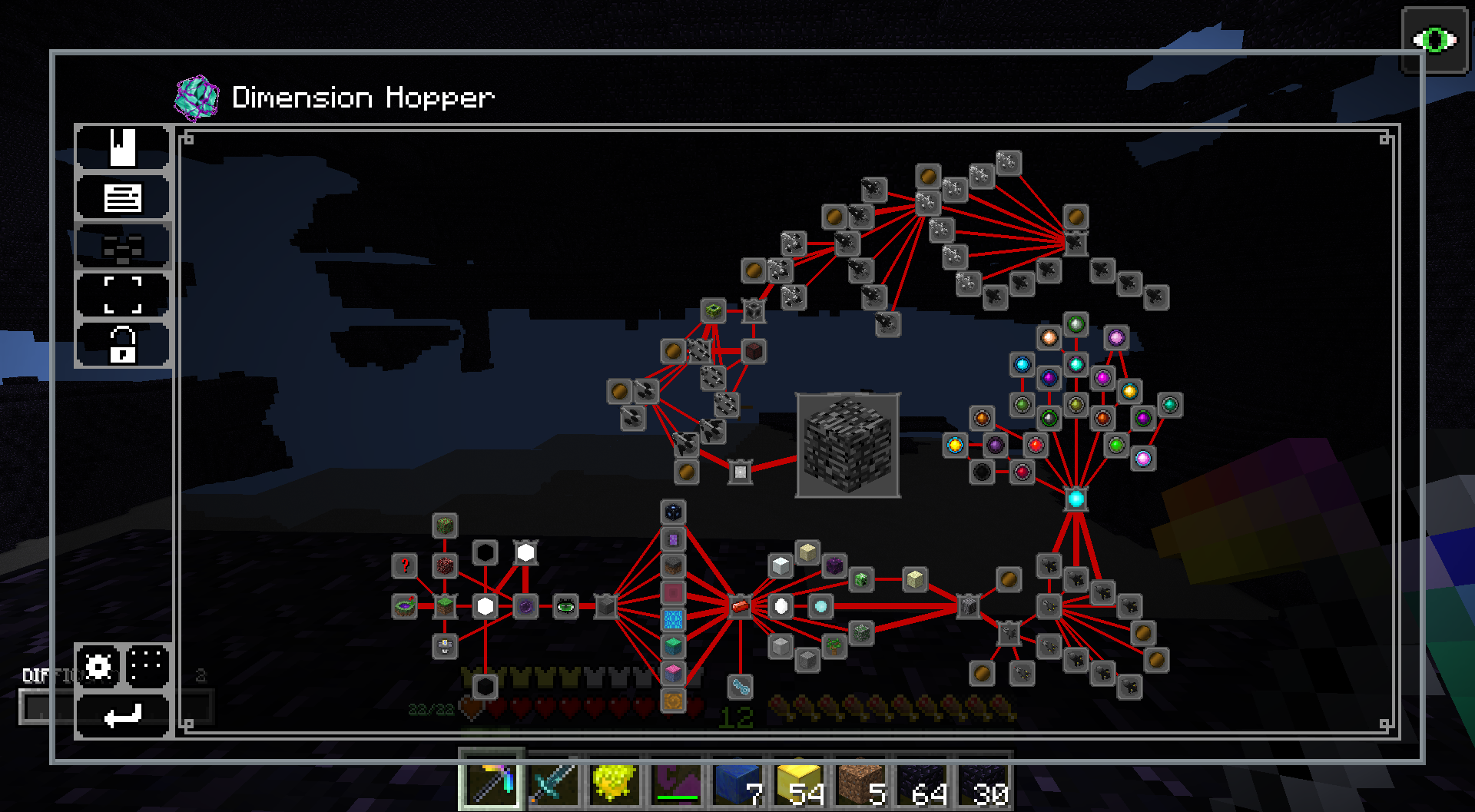Open the blue key quest node
The image size is (1475, 812).
tap(740, 687)
